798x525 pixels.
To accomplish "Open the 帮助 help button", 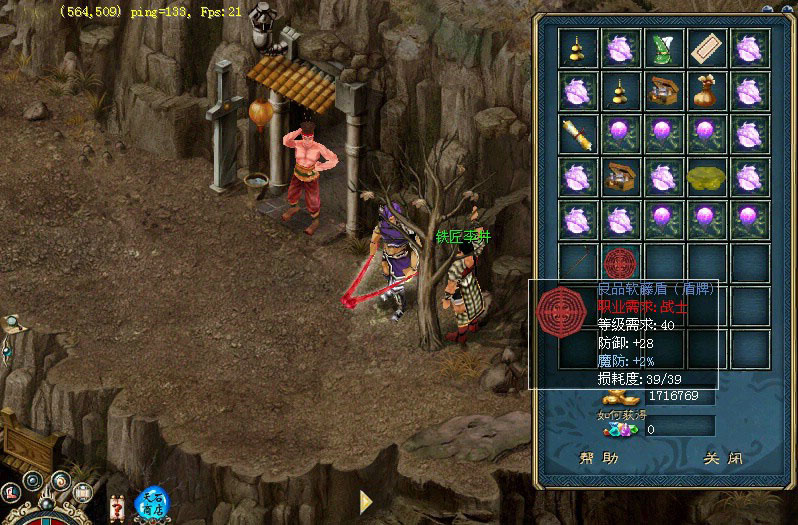I will [600, 459].
